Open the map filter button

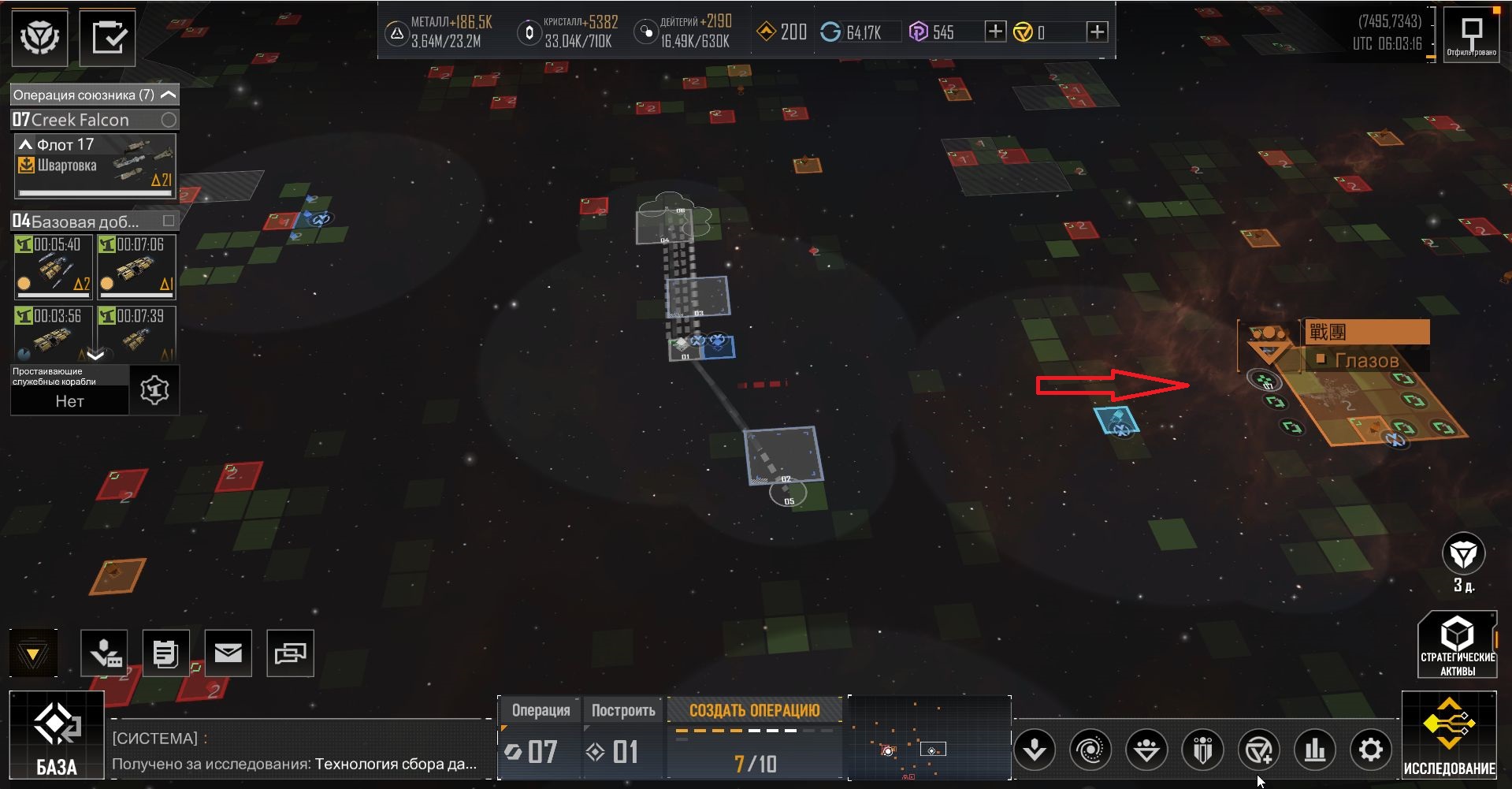(x=1471, y=35)
